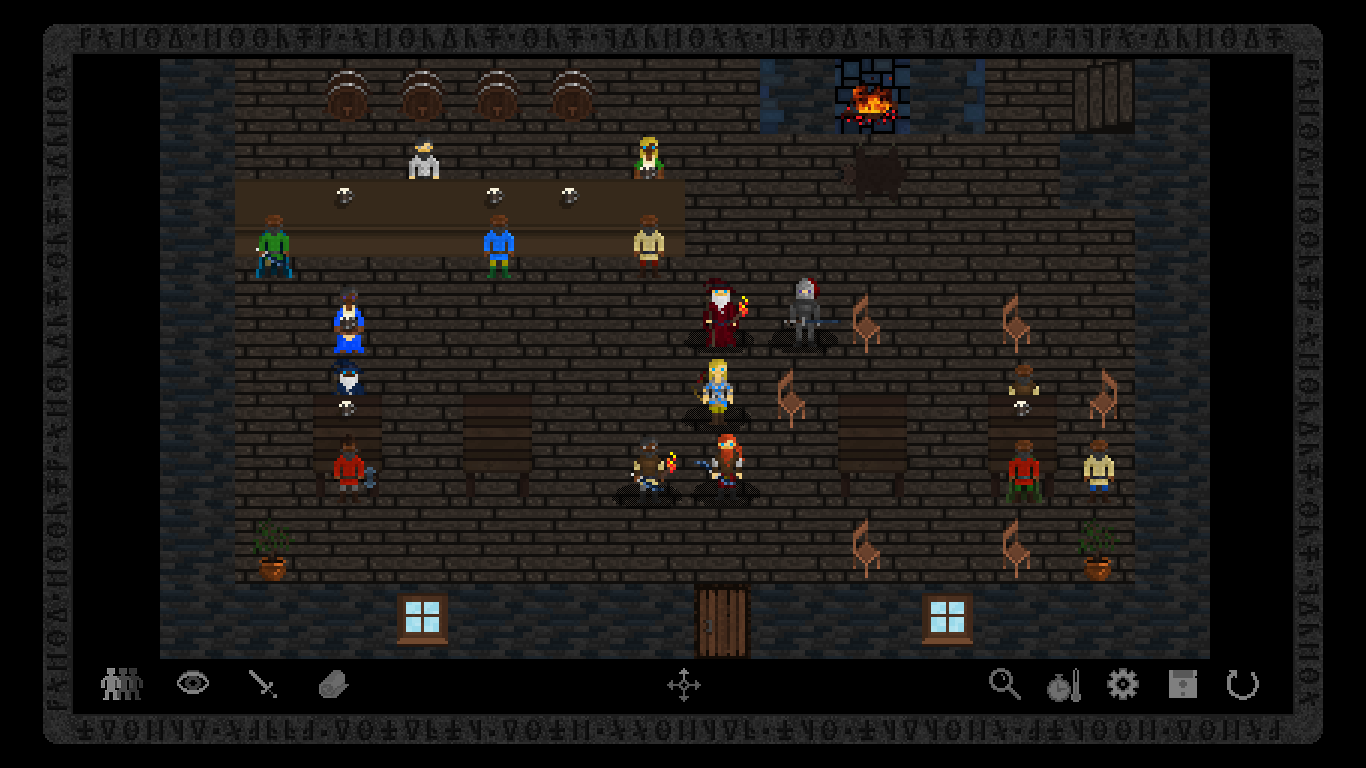Screen dimensions: 1366x768
Task: Select a barrel on the top shelf
Action: click(x=421, y=95)
